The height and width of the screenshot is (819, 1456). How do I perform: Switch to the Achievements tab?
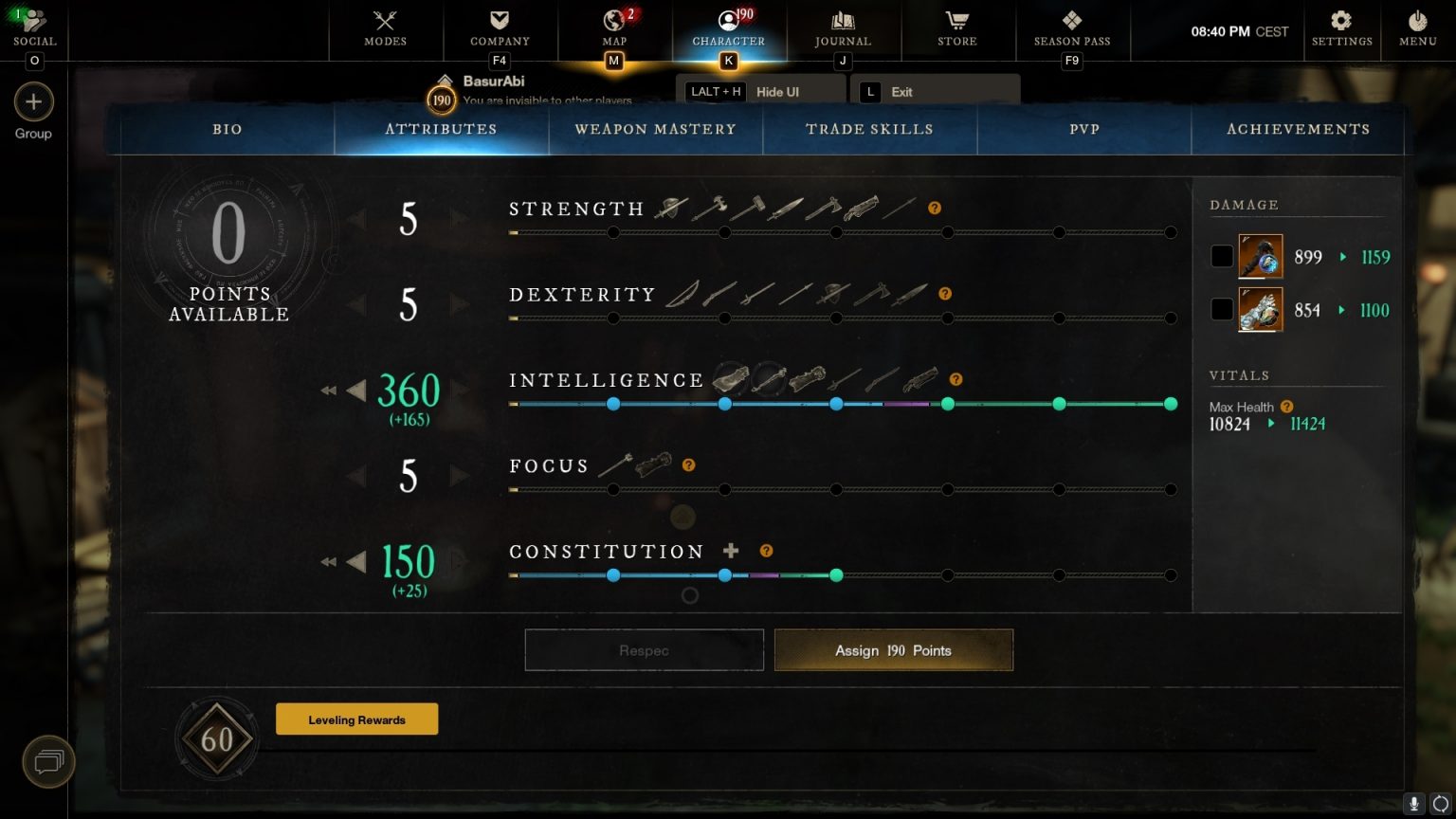coord(1298,129)
